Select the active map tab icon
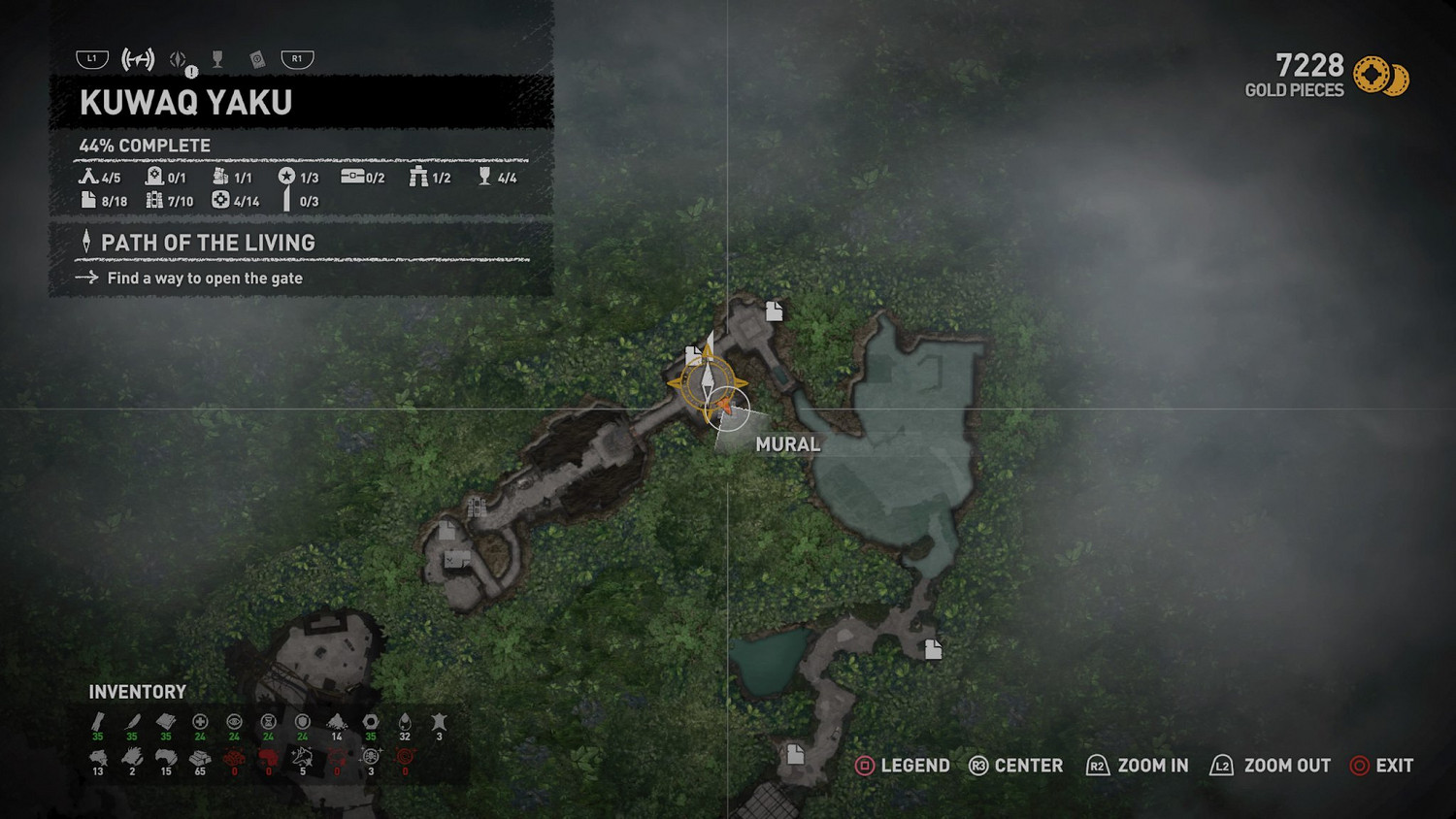 138,60
